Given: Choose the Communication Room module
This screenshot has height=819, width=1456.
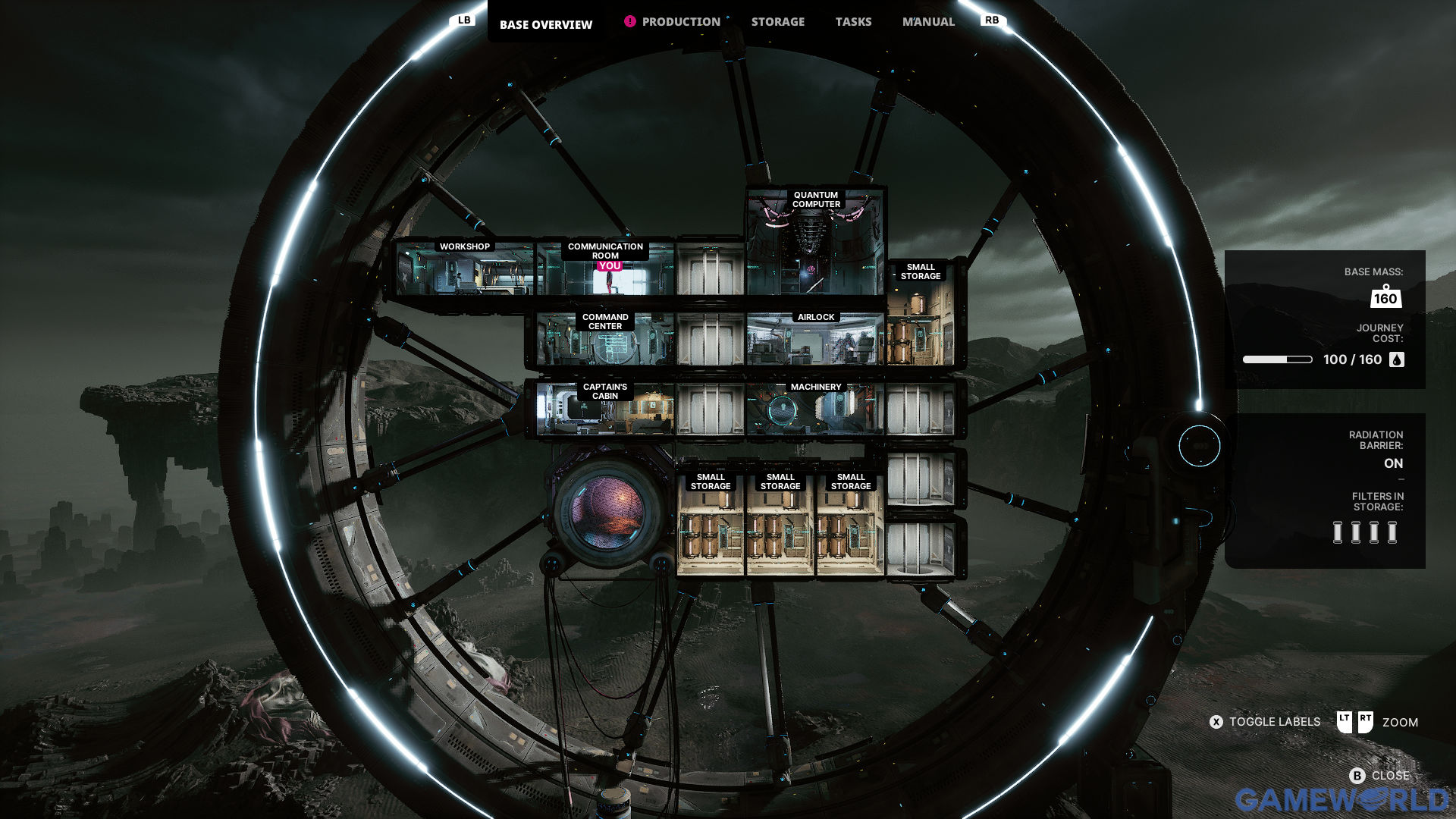Looking at the screenshot, I should (x=604, y=271).
